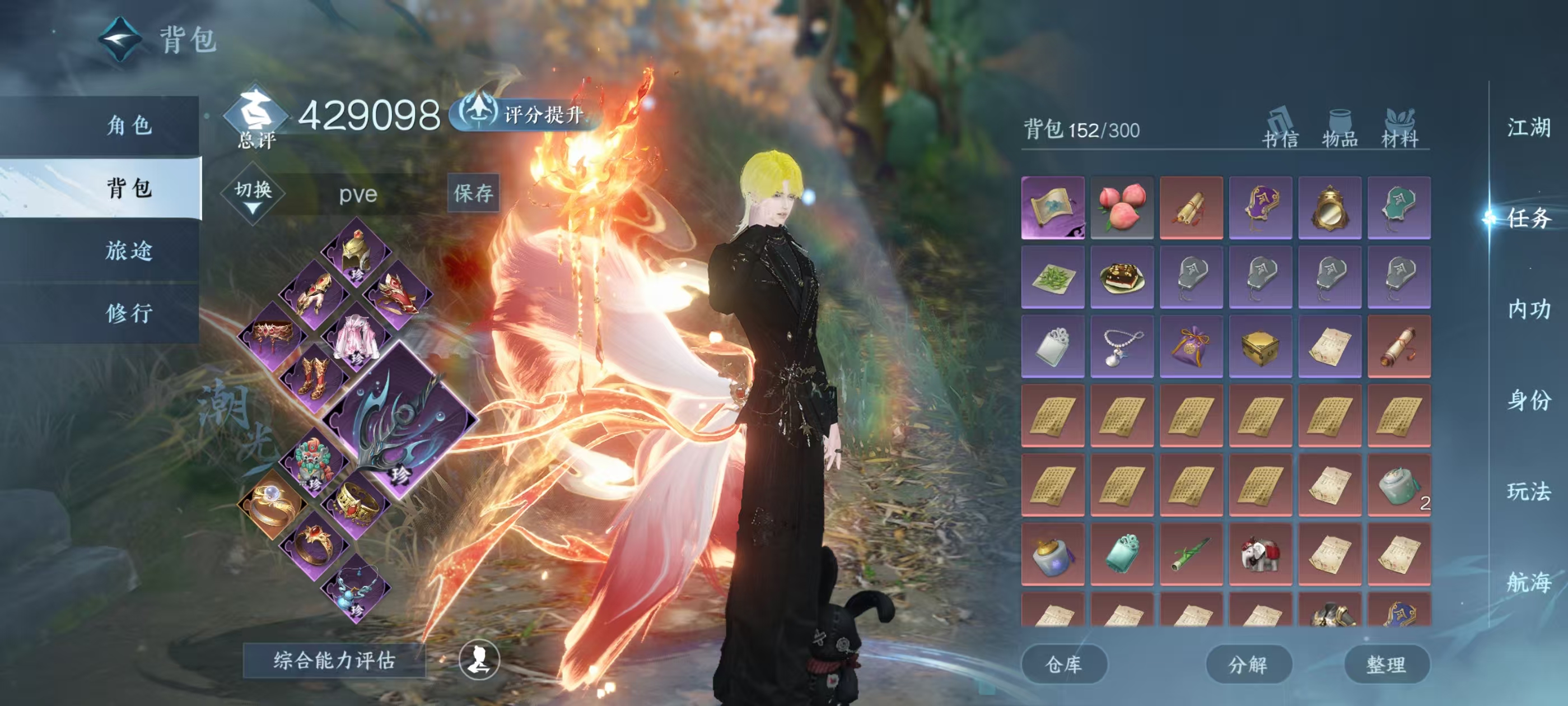Open the 旅途 journey tab

(129, 250)
